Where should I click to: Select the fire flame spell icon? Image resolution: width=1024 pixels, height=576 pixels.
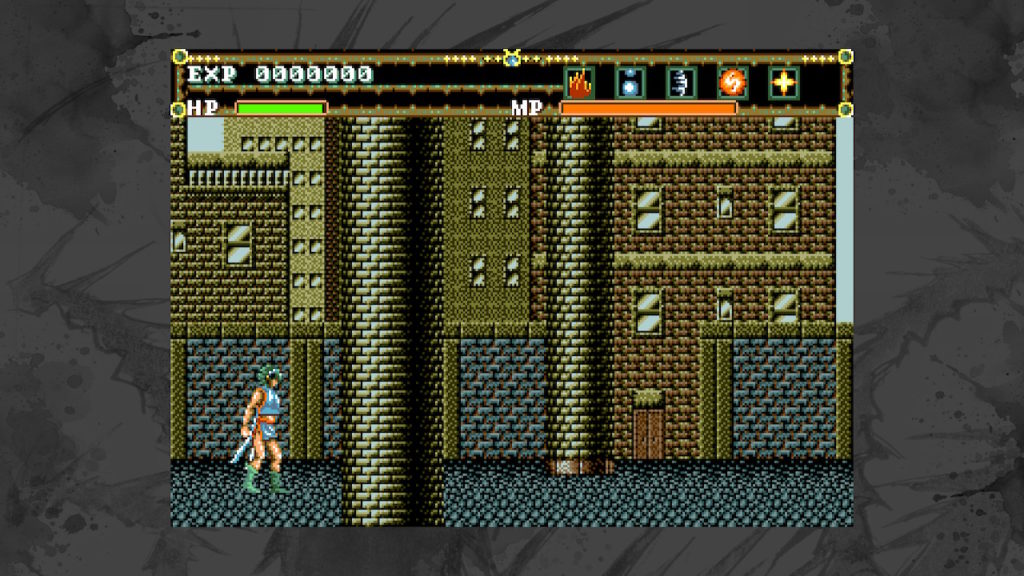point(579,83)
